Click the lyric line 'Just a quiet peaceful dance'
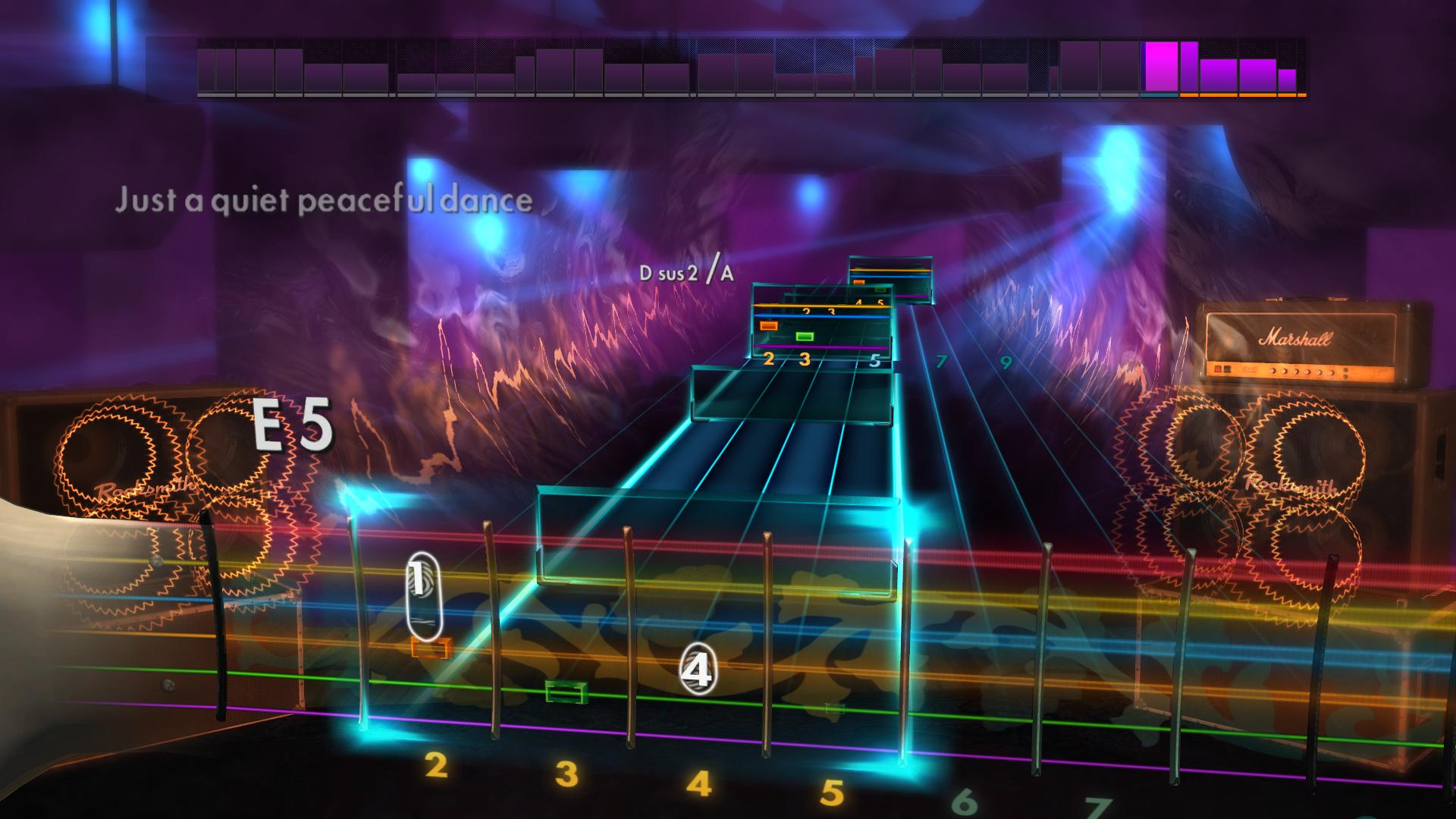This screenshot has height=819, width=1456. click(x=326, y=201)
